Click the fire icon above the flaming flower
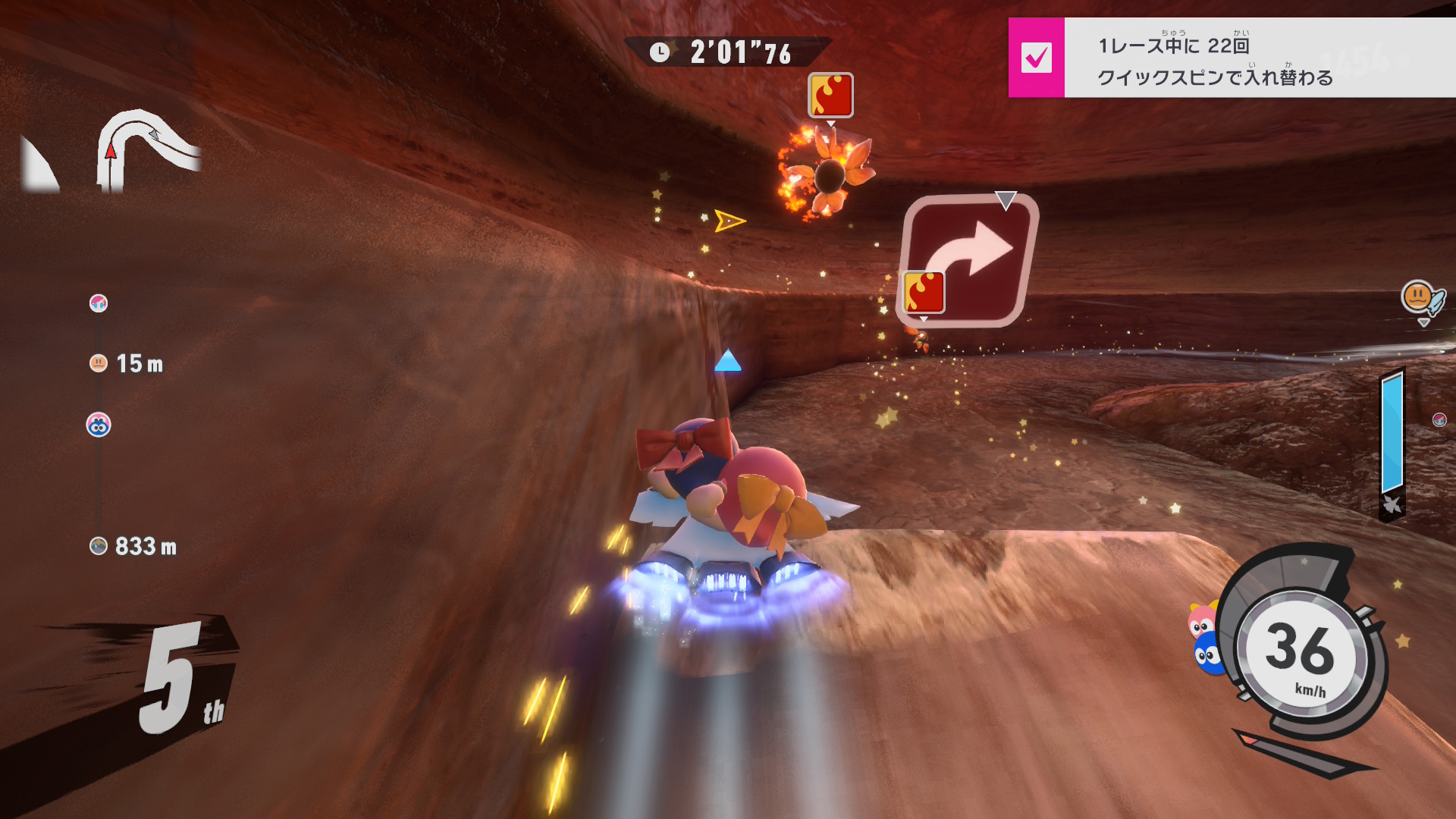1456x819 pixels. tap(830, 95)
